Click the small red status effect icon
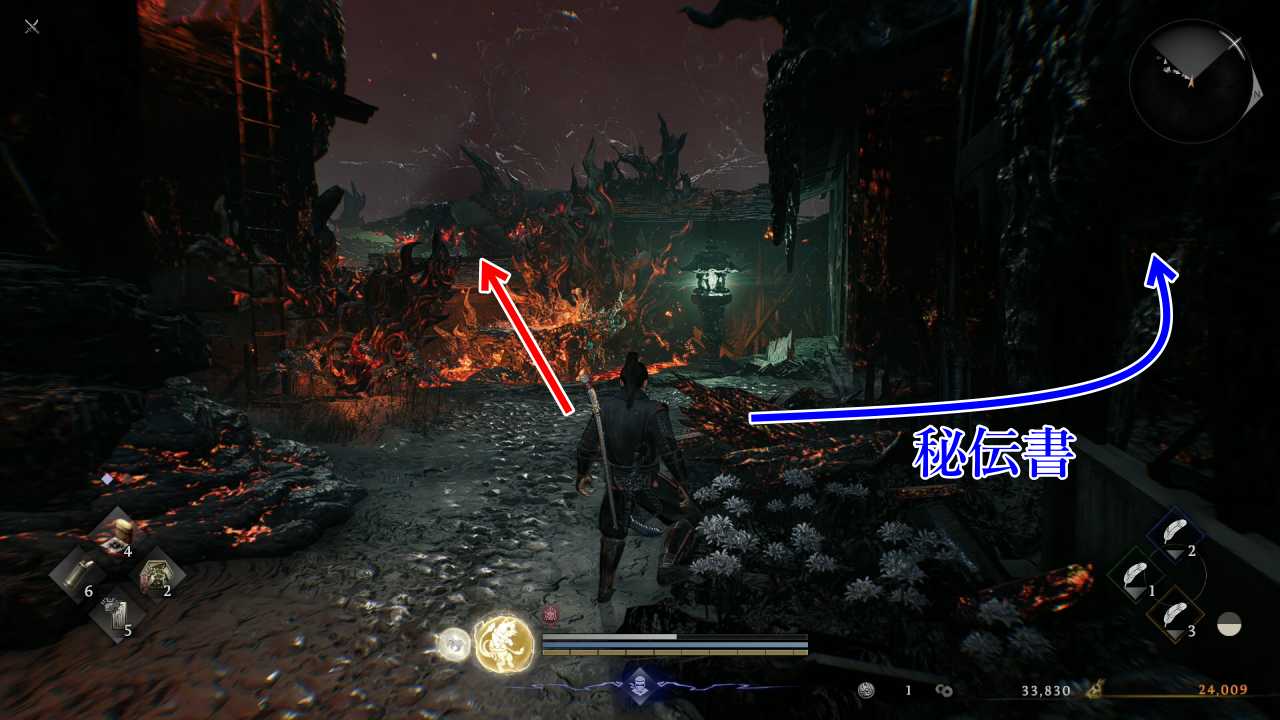1280x720 pixels. point(549,615)
